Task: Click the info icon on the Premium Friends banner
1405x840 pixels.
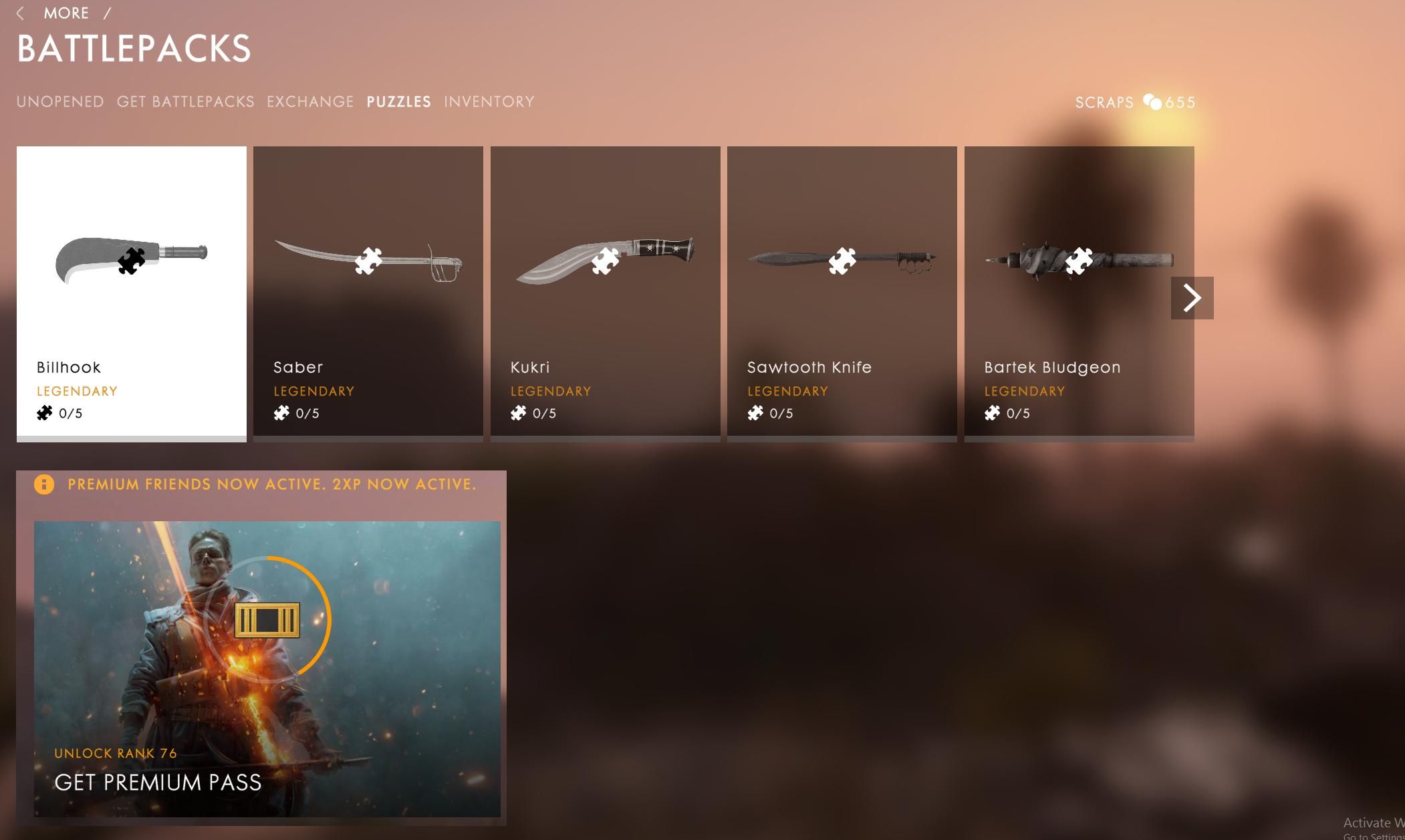Action: click(x=45, y=484)
